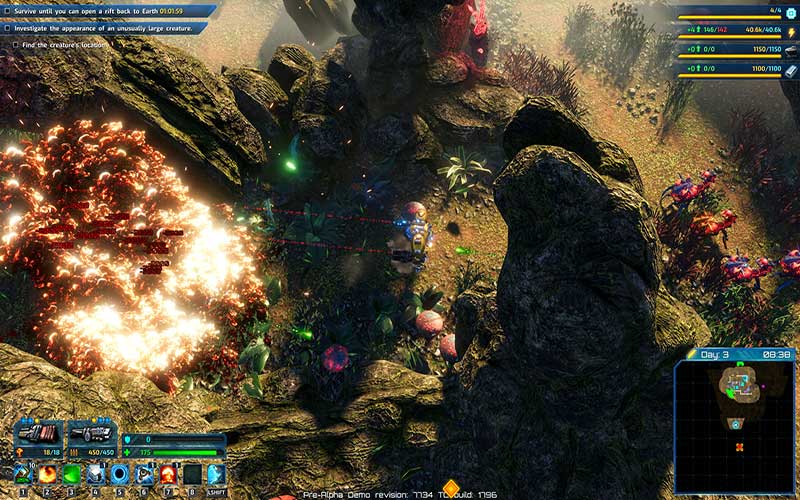The width and height of the screenshot is (800, 500).
Task: Activate the hammer repair ability in slot 1
Action: (x=23, y=474)
